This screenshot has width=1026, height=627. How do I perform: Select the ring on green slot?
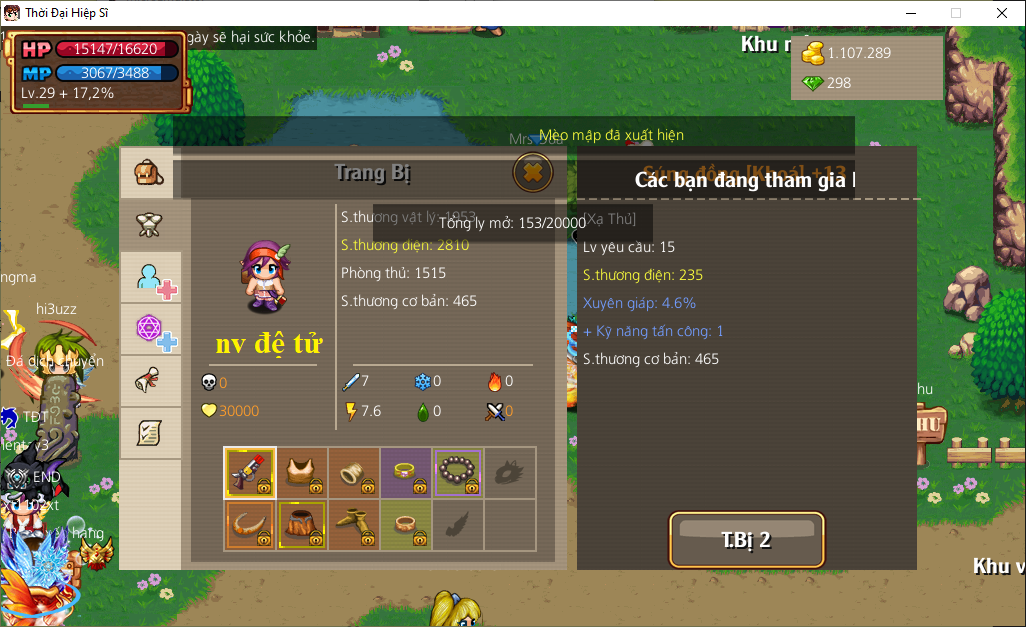pyautogui.click(x=405, y=524)
